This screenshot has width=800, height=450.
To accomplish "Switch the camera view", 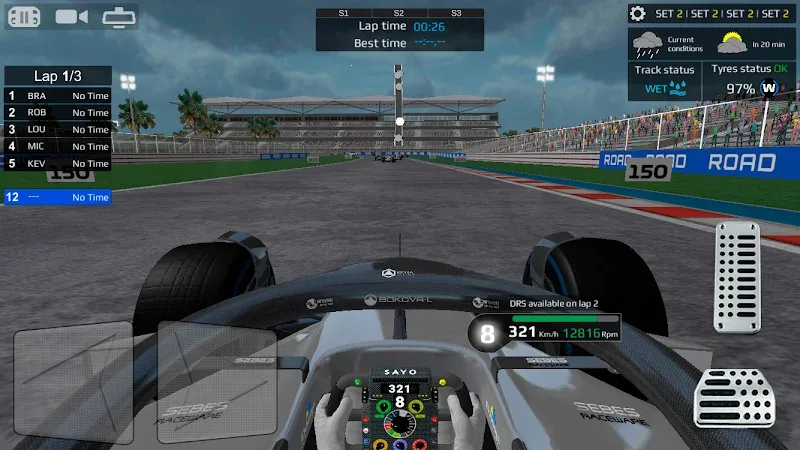I will point(71,16).
